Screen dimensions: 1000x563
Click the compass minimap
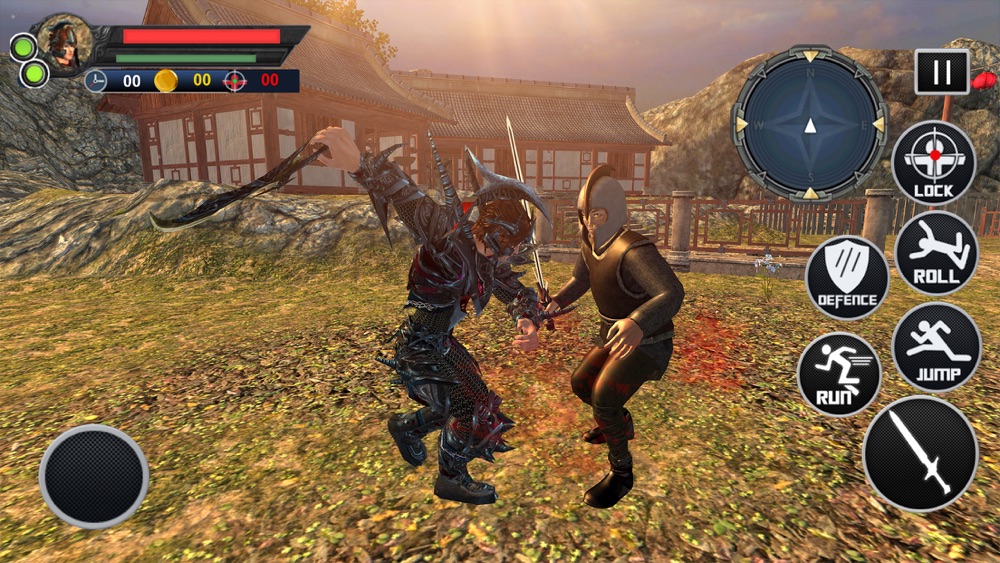[x=810, y=124]
